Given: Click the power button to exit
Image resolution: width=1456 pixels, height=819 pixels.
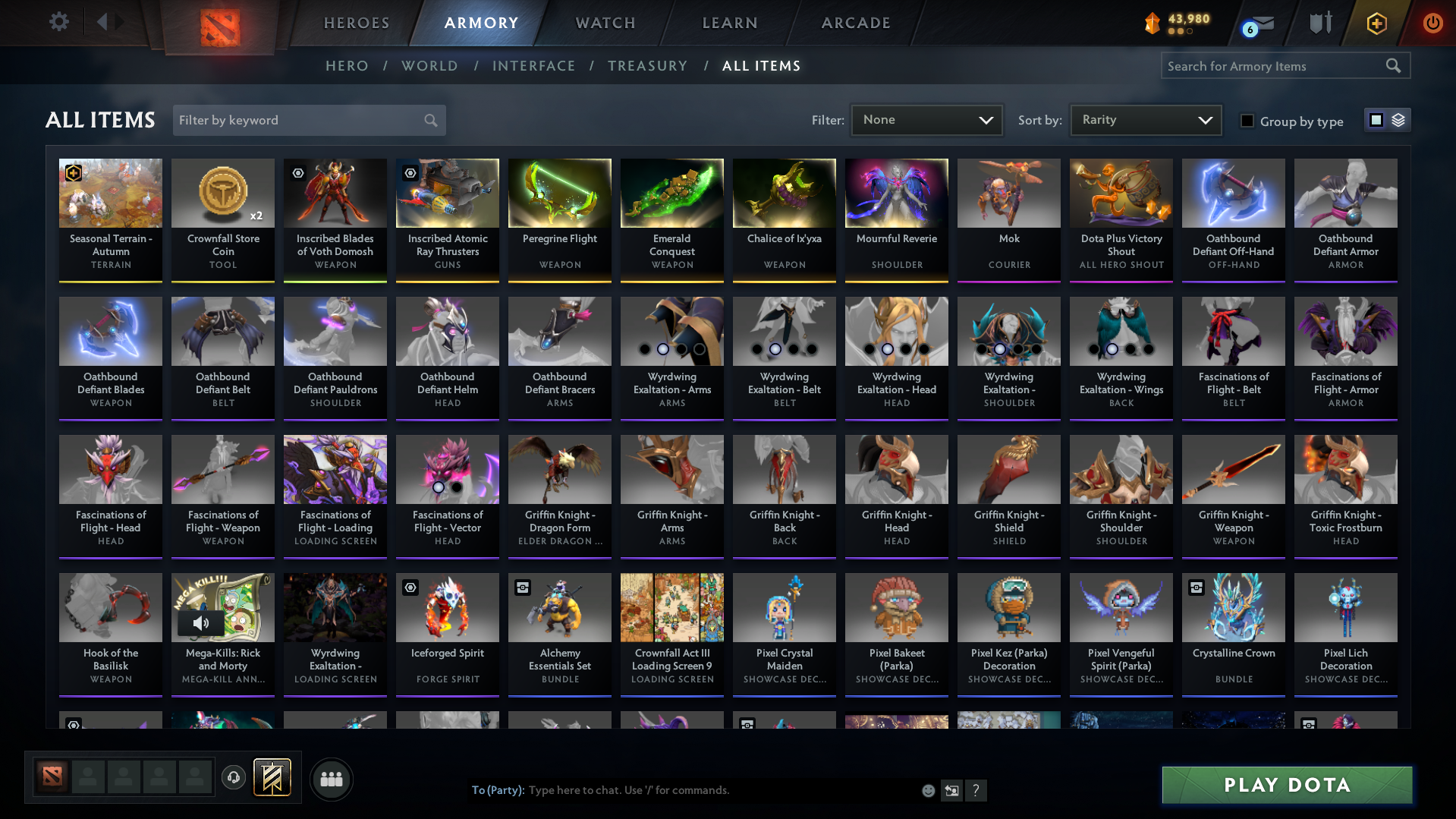Looking at the screenshot, I should tap(1432, 23).
